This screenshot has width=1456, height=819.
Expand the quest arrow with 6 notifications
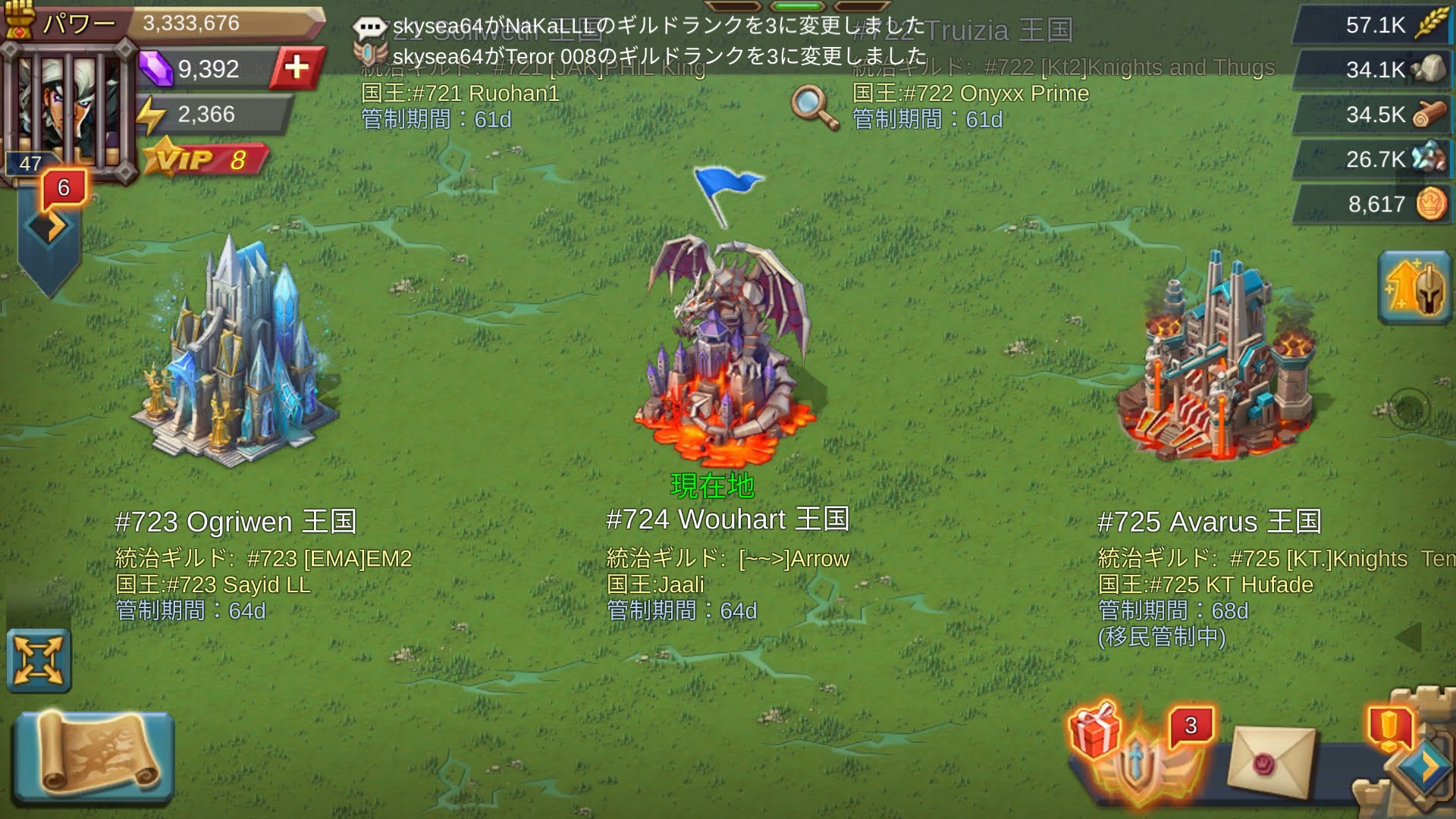[x=50, y=226]
